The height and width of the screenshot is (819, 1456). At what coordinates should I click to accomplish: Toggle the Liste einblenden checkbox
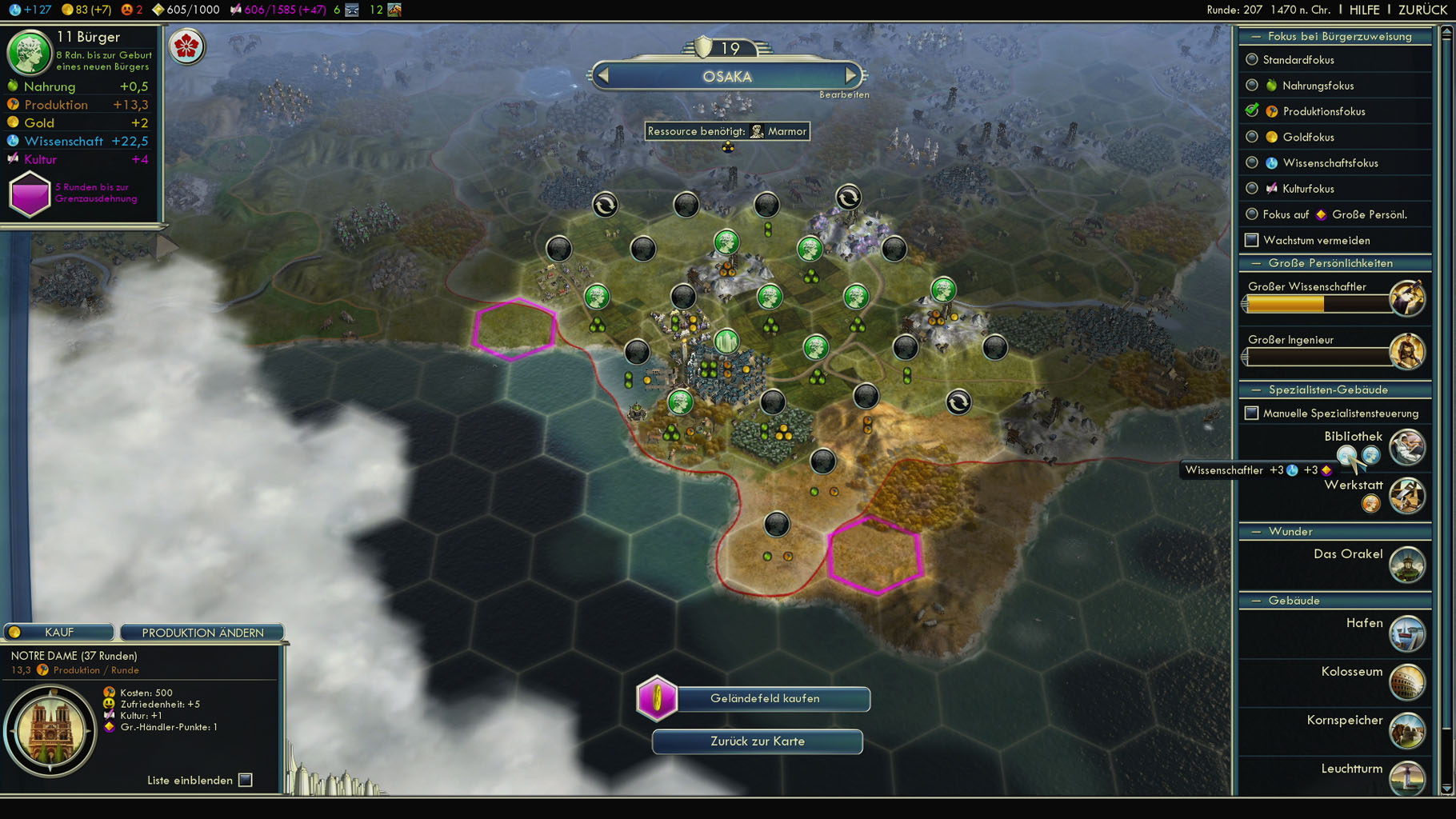pos(246,780)
